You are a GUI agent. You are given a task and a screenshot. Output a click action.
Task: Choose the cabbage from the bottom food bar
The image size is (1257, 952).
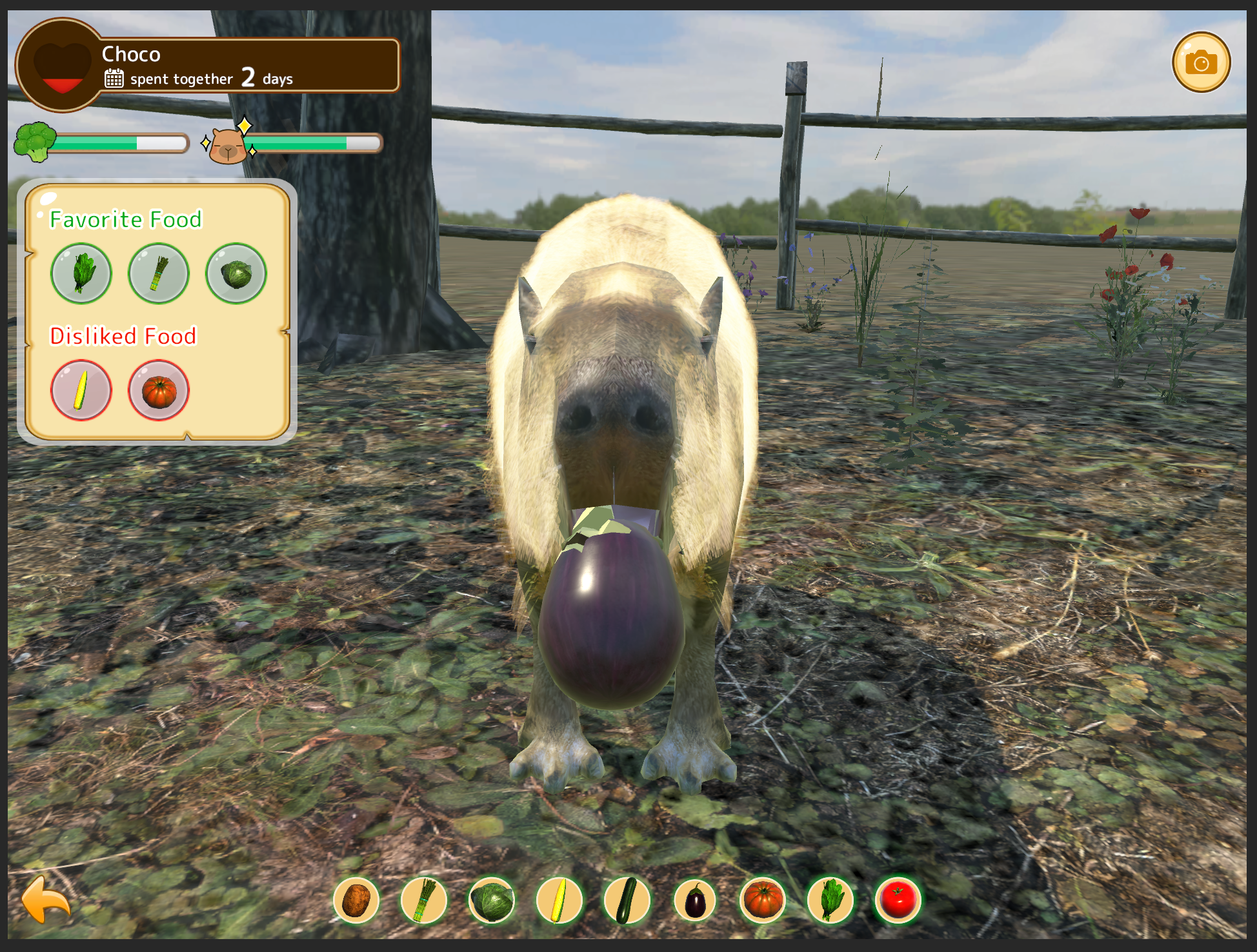coord(492,900)
